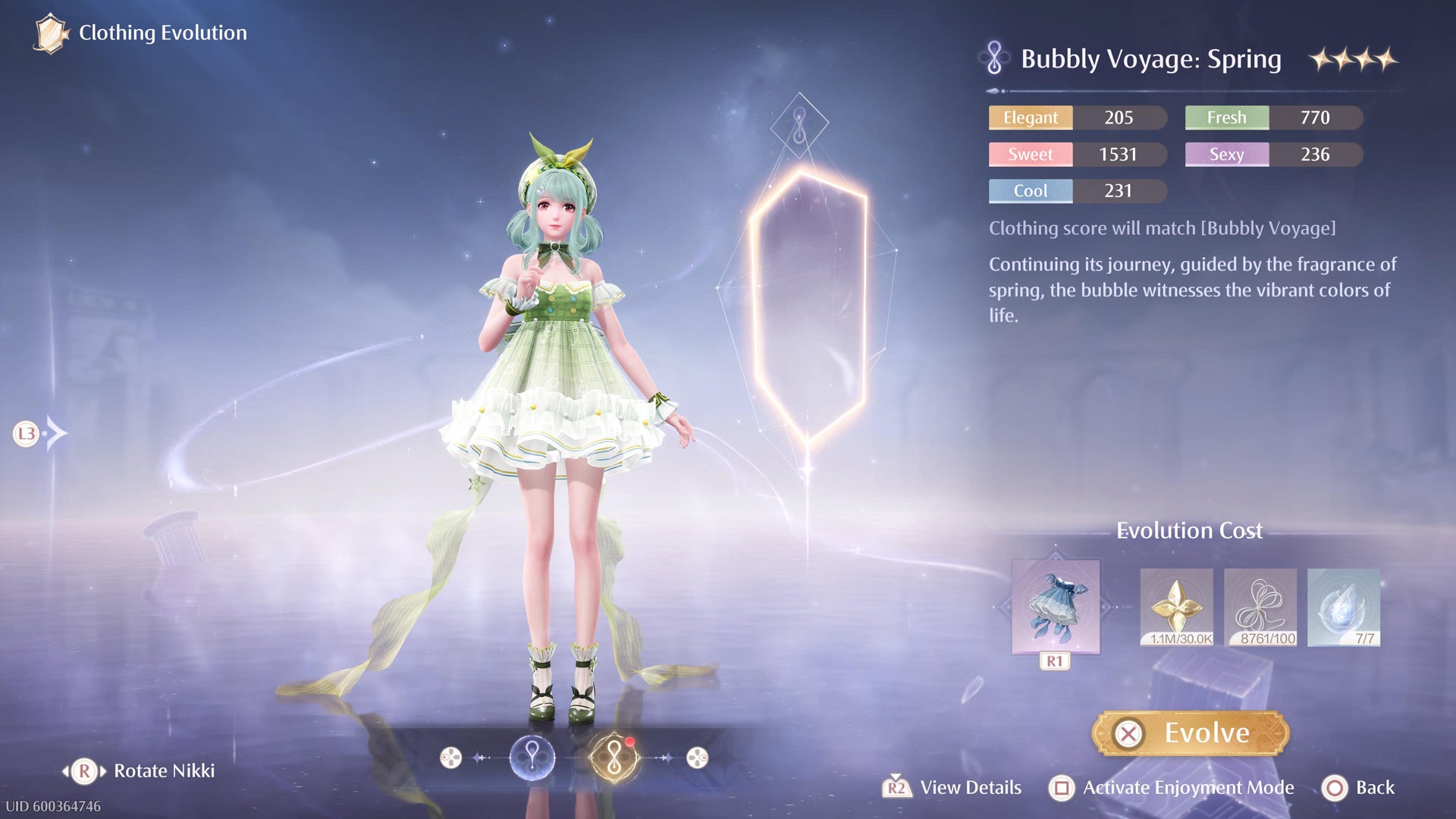The height and width of the screenshot is (819, 1456).
Task: Click the white ribbon material icon showing 8761/100
Action: (1260, 607)
